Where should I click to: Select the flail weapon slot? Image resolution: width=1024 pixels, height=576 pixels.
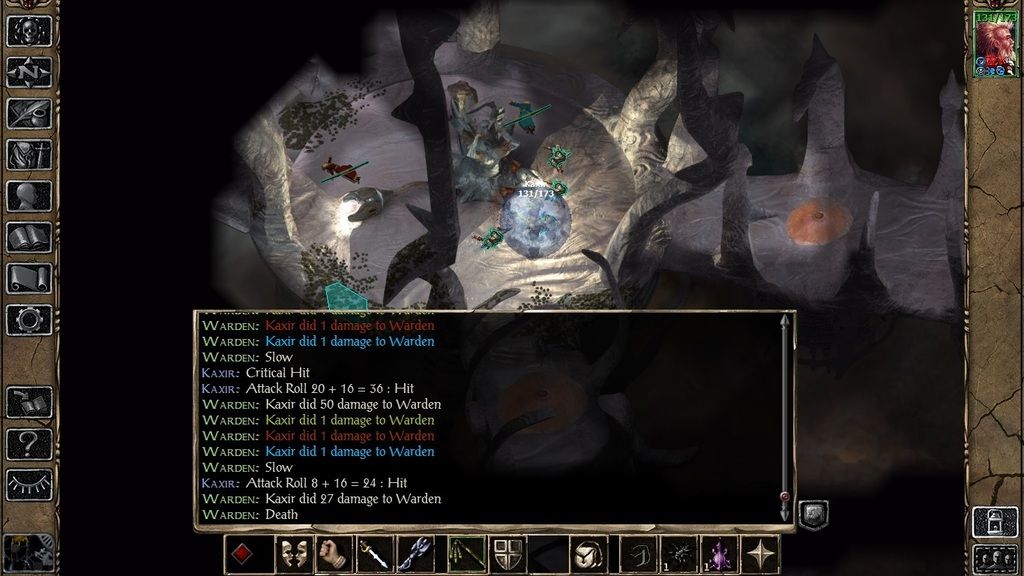(x=465, y=554)
